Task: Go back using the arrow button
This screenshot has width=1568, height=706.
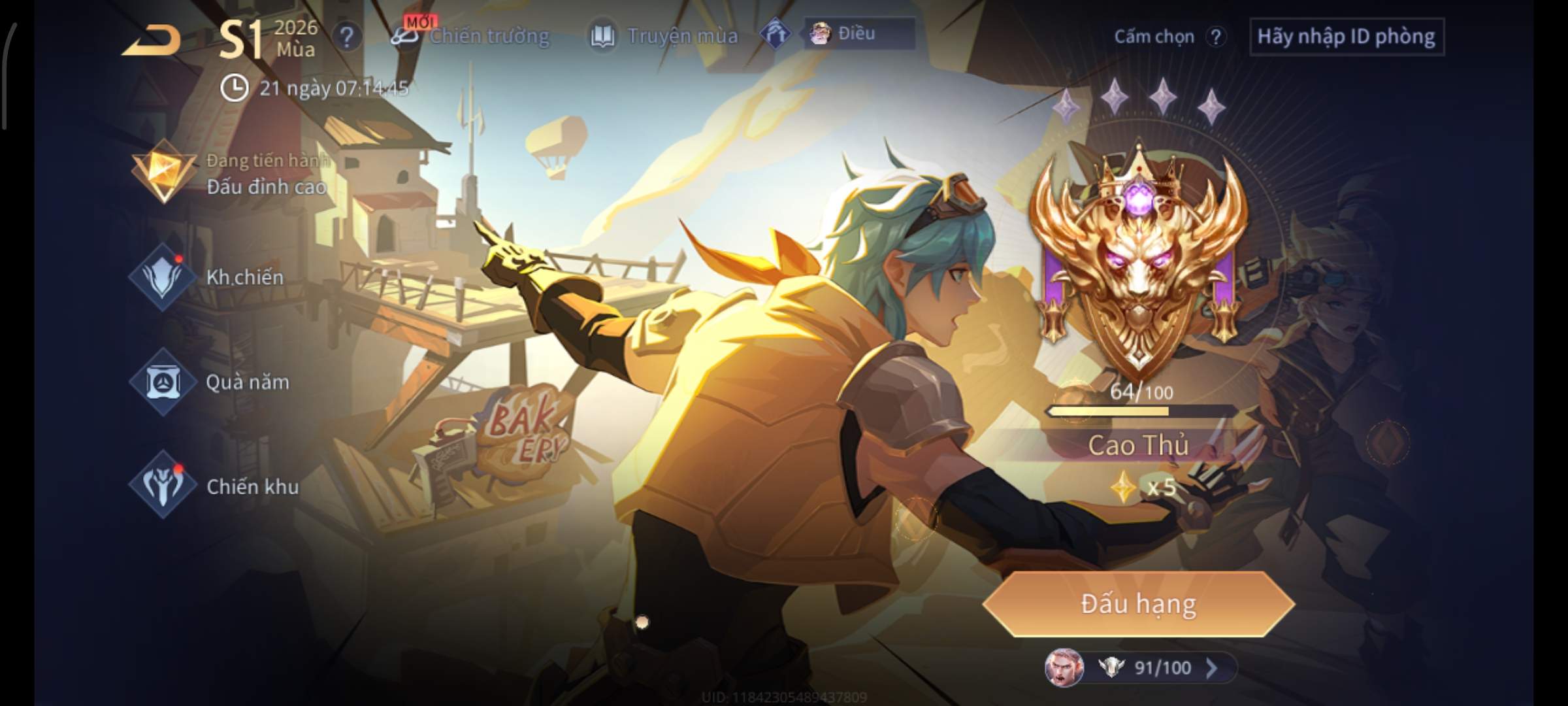Action: pyautogui.click(x=152, y=41)
